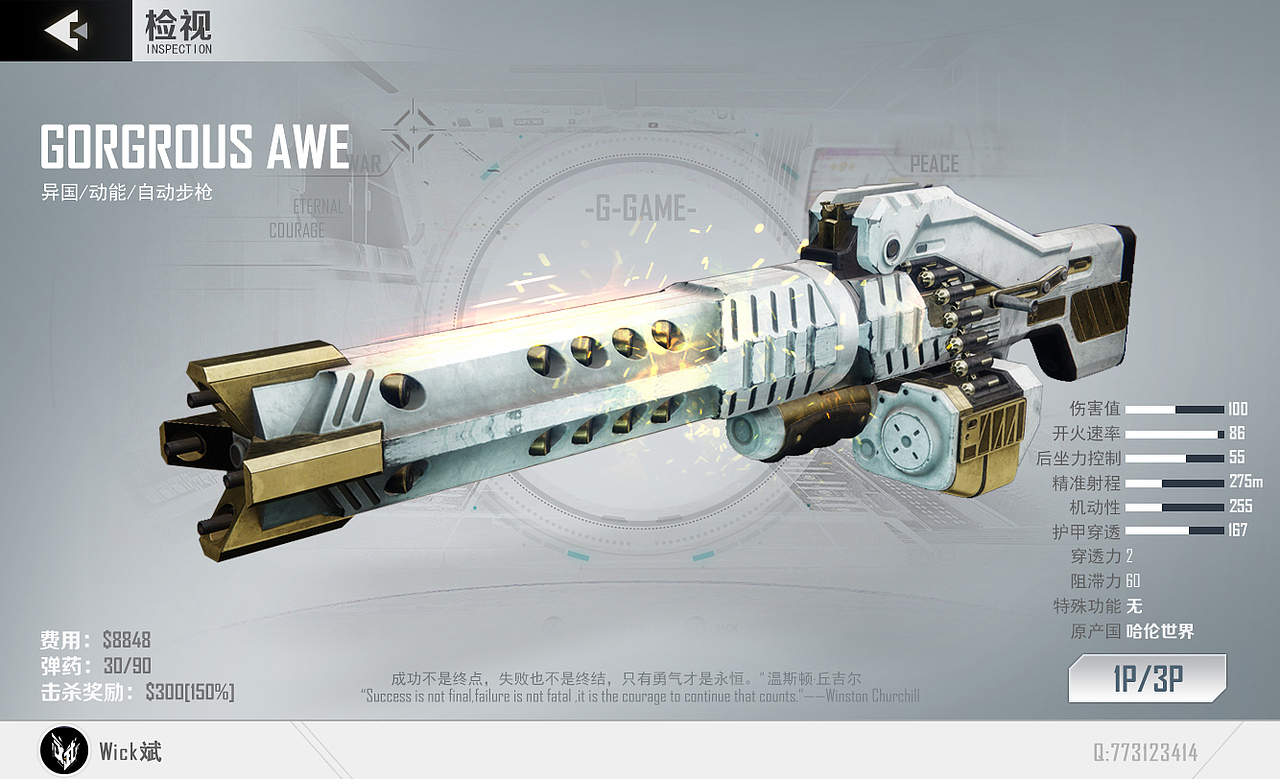Click the black header speaker-arrow icon
Screen dimensions: 1280x779
tap(65, 28)
